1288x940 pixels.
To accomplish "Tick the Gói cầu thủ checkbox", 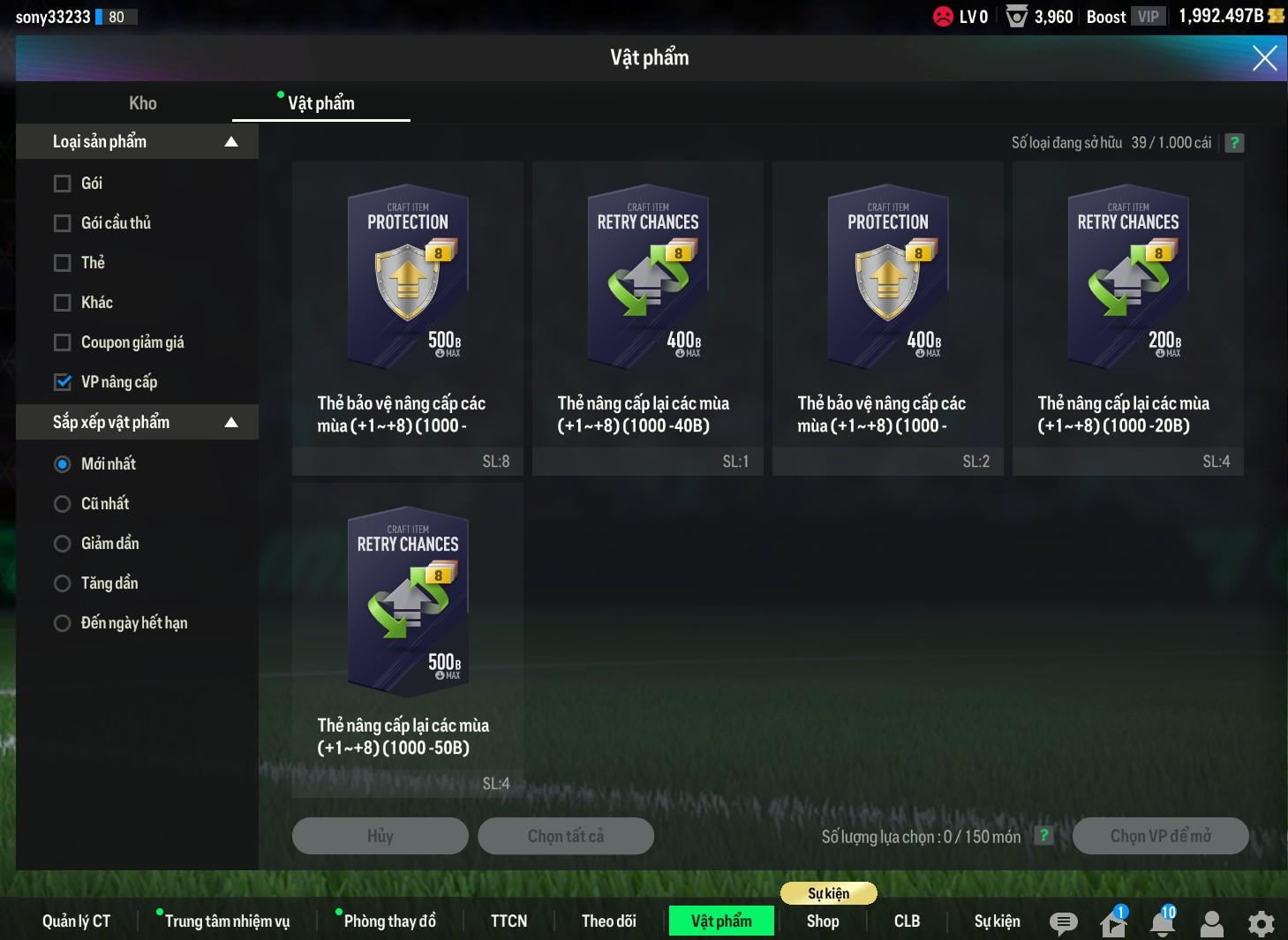I will [63, 223].
